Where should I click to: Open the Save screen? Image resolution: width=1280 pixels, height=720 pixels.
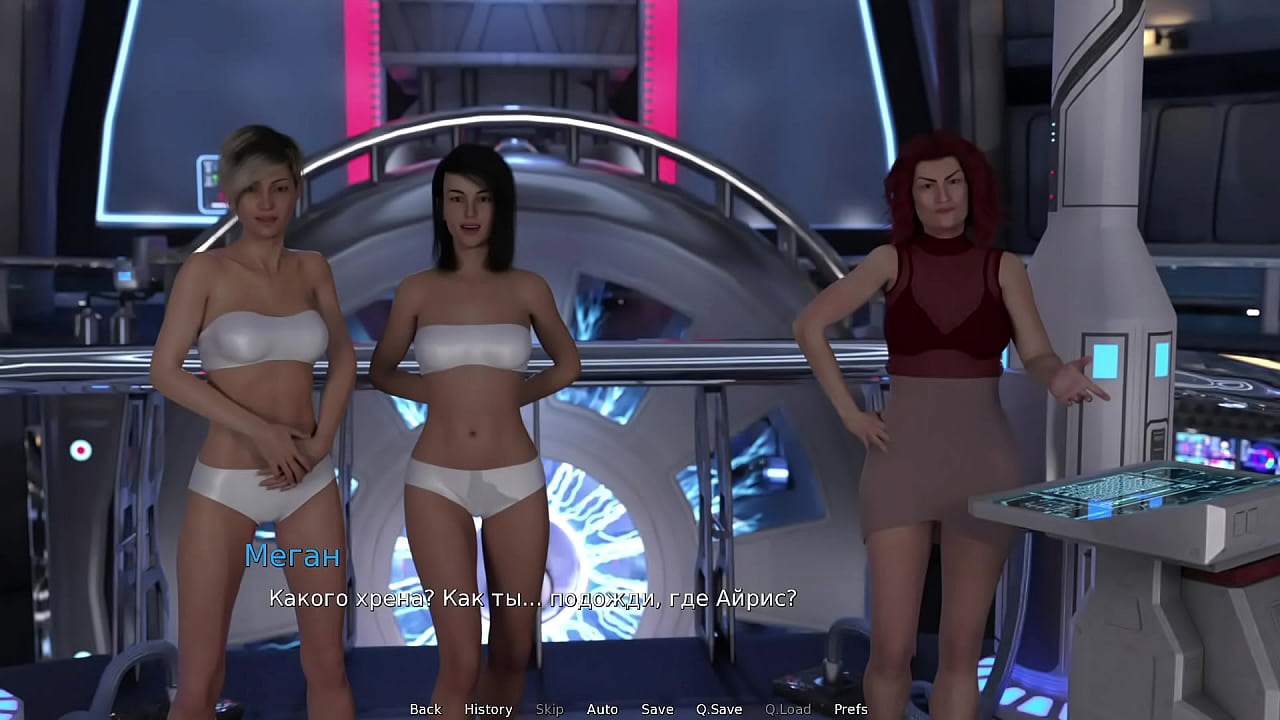pos(657,709)
